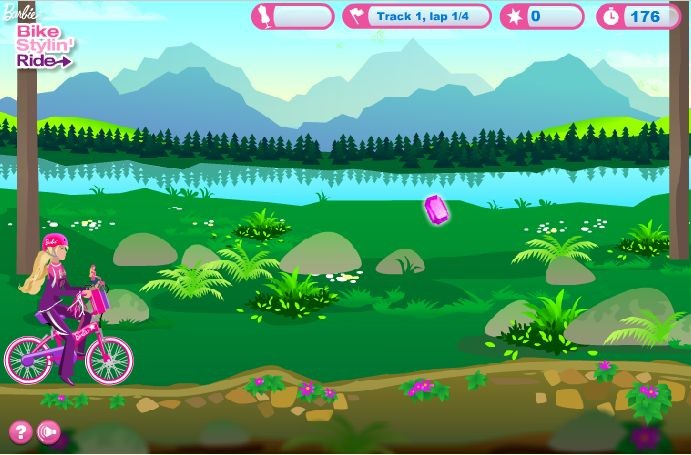Toggle the sound speaker button
This screenshot has width=691, height=455.
(x=47, y=432)
